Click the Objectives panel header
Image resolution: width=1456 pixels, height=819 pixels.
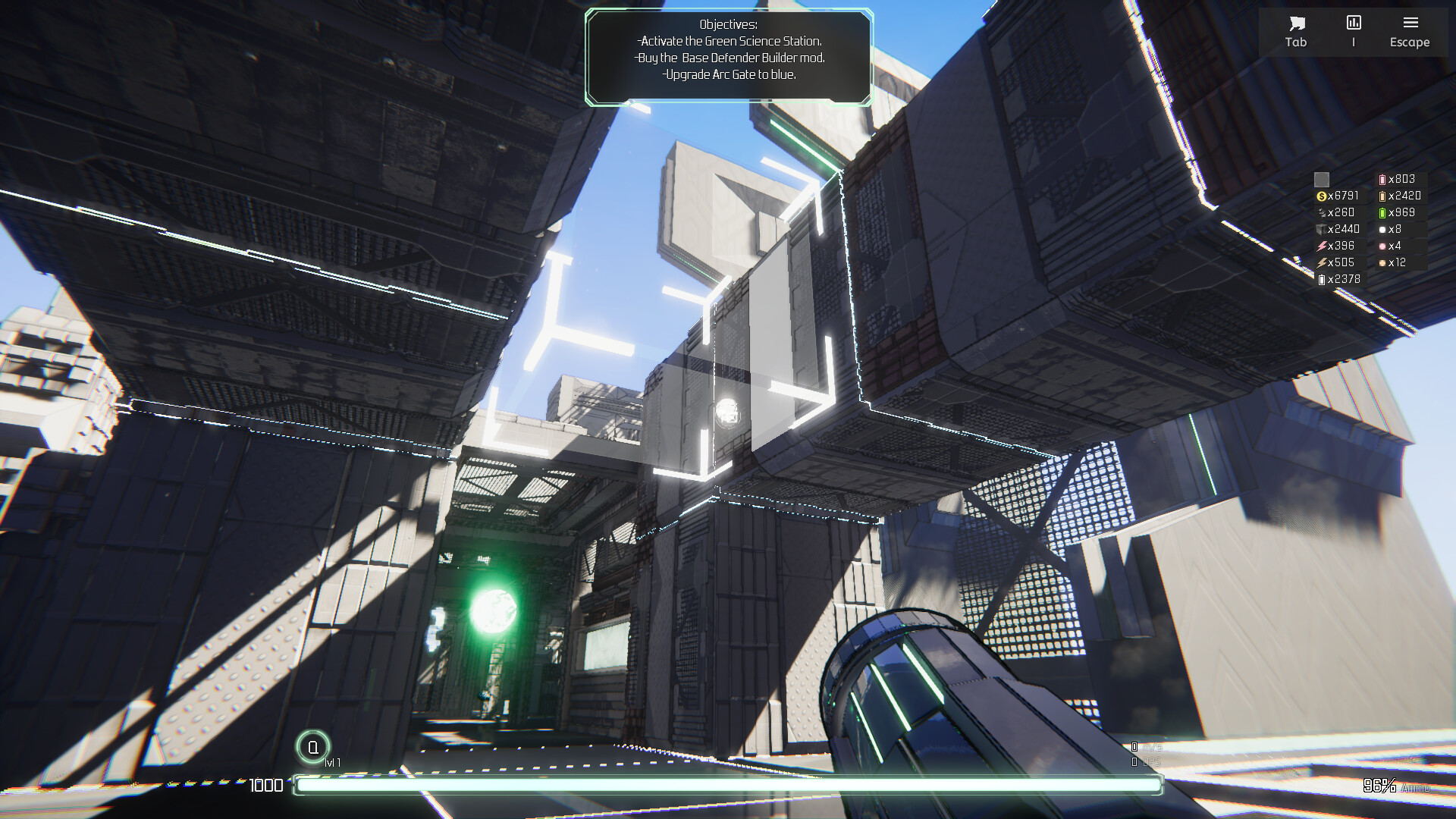point(727,24)
